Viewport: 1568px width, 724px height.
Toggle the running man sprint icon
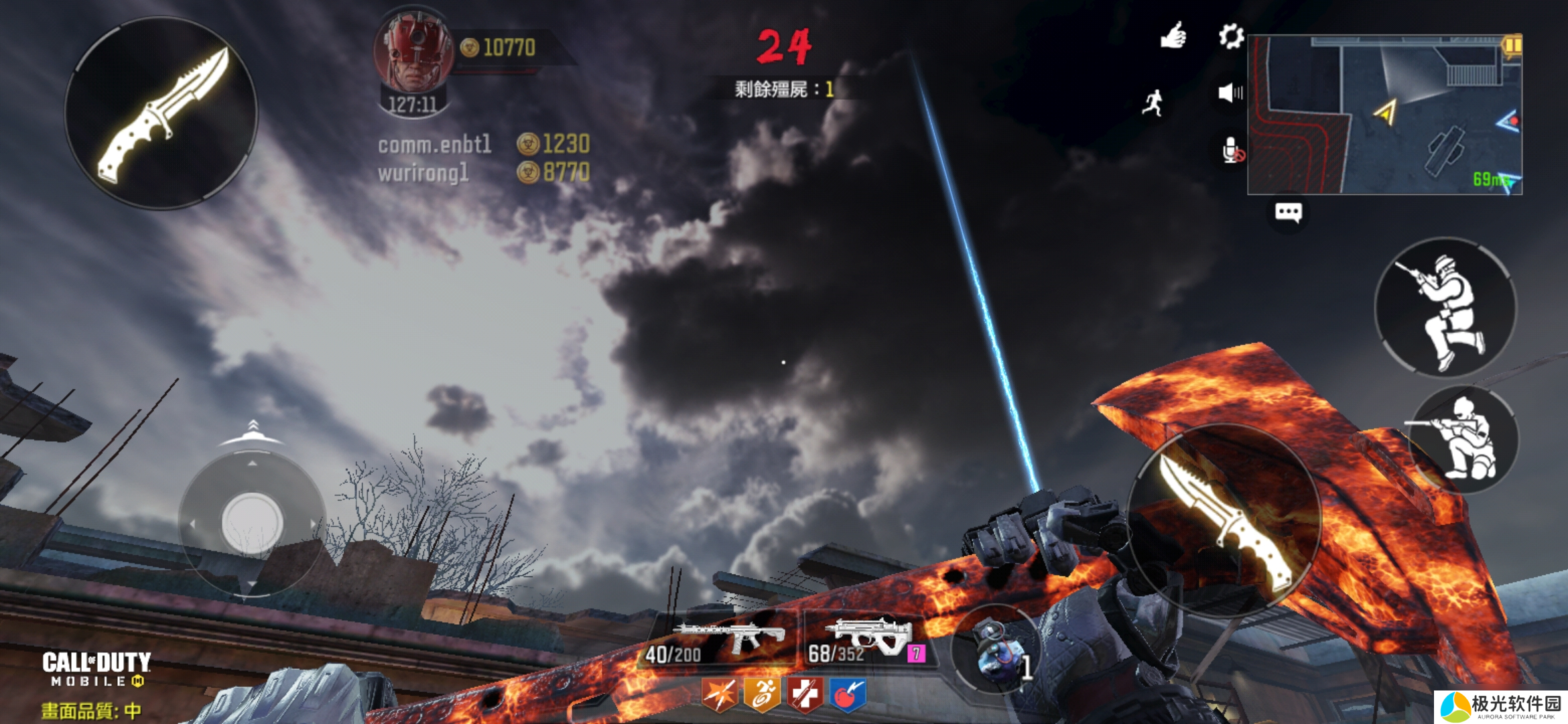(1153, 103)
